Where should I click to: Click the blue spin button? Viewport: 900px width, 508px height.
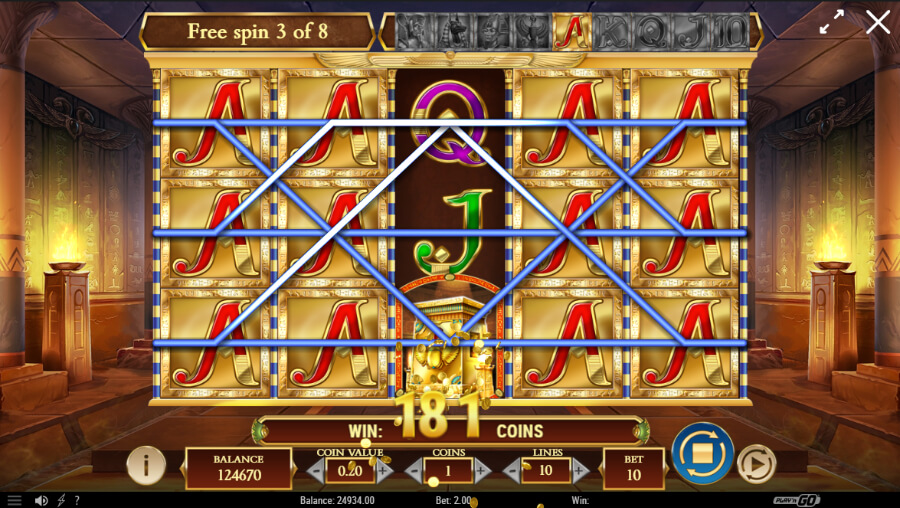[x=702, y=453]
